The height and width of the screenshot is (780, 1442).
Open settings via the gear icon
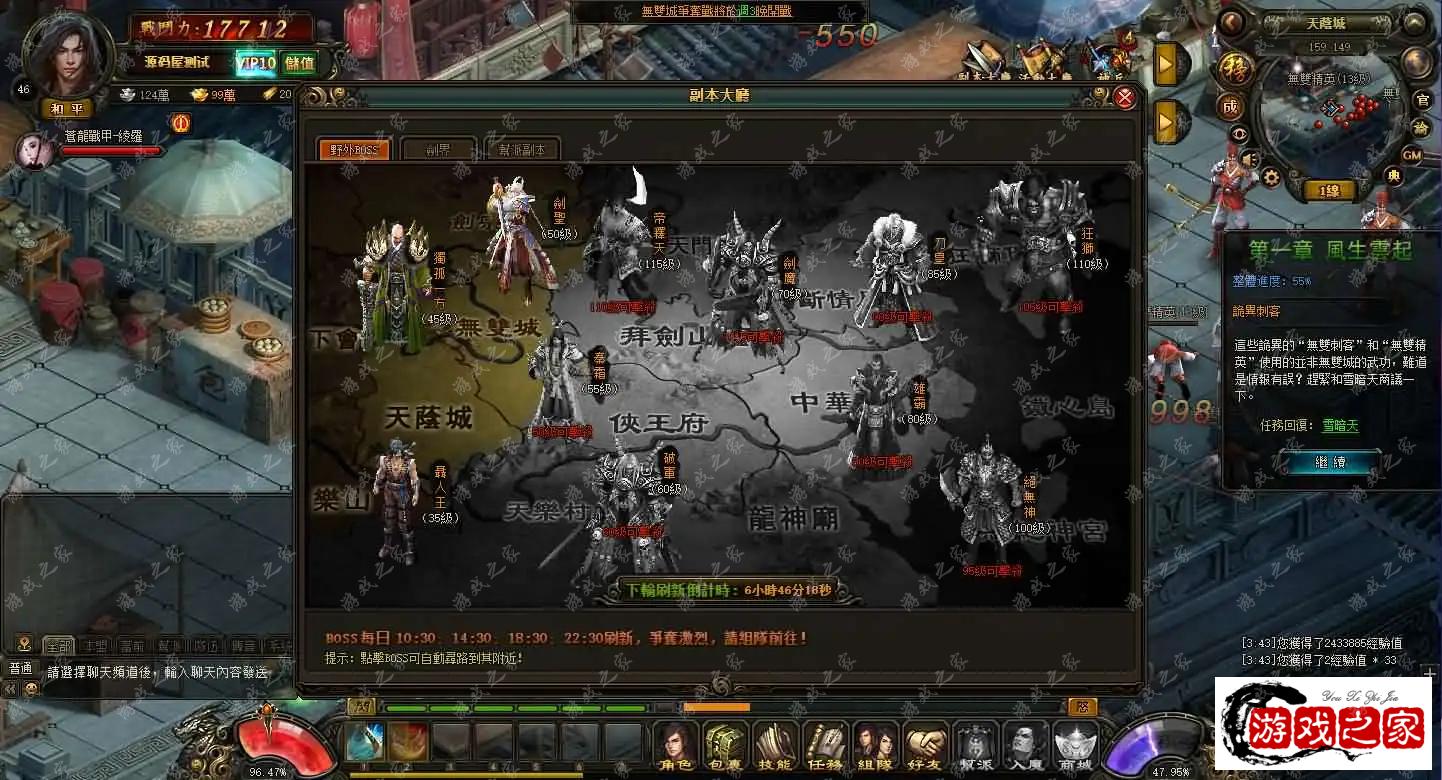1270,177
